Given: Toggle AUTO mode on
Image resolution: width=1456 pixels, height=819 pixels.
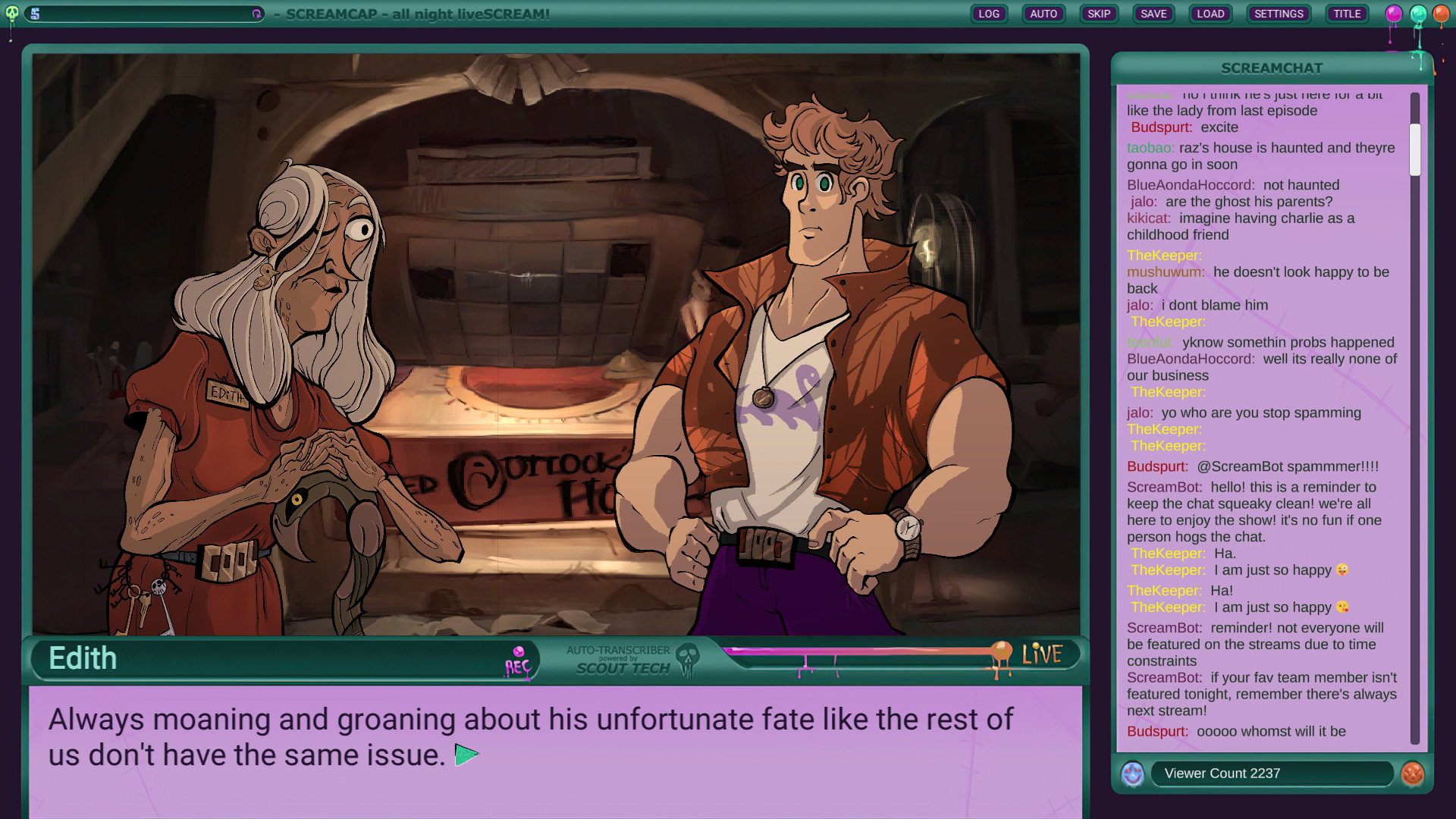Looking at the screenshot, I should (x=1043, y=13).
